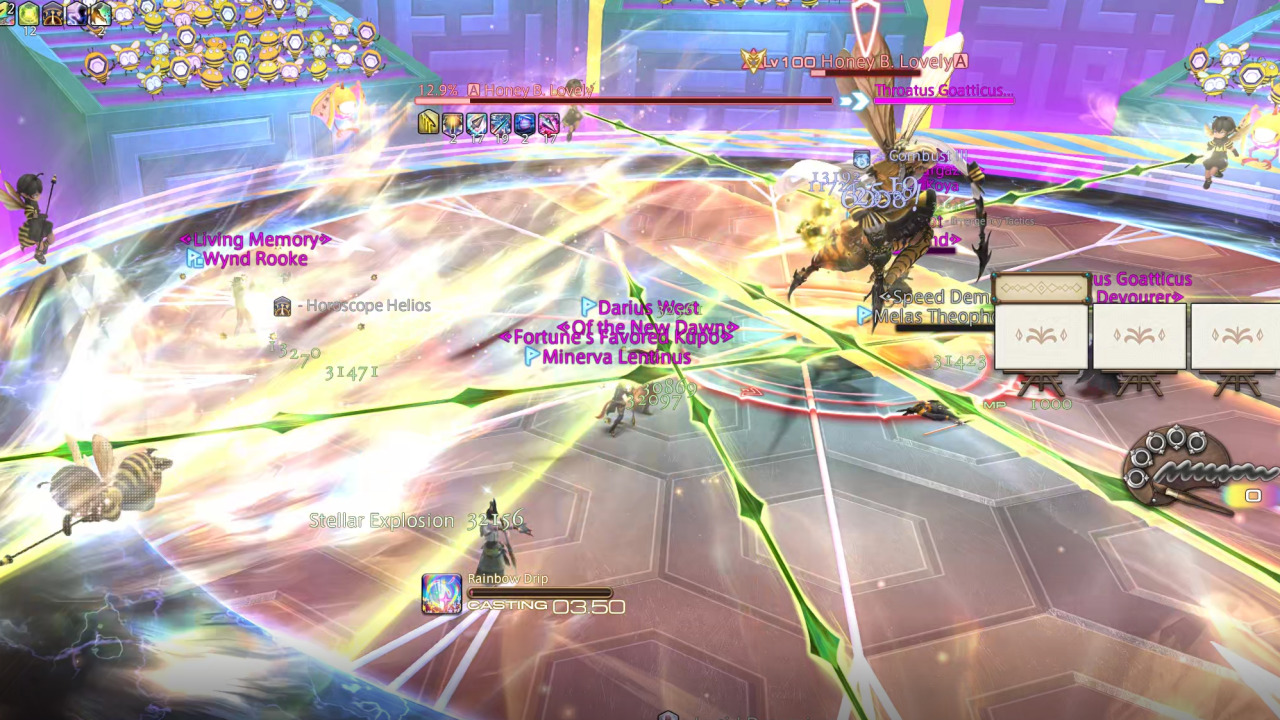Click the party role icon next to Darius West
Viewport: 1280px width, 720px height.
coord(589,308)
